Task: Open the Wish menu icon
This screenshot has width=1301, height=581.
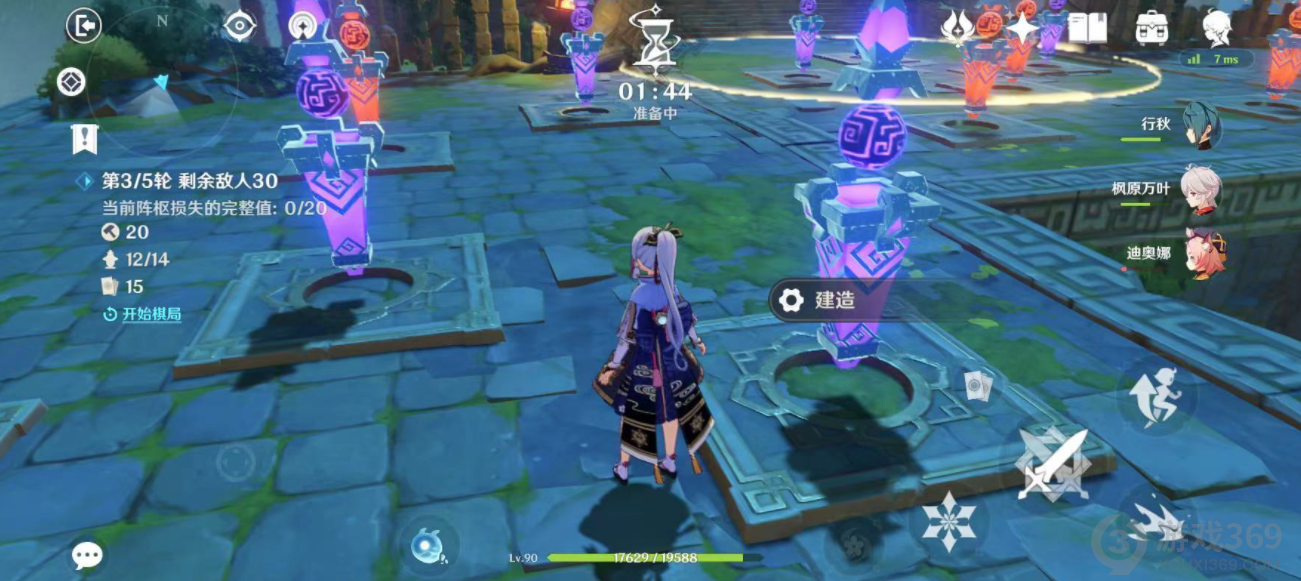Action: click(958, 29)
